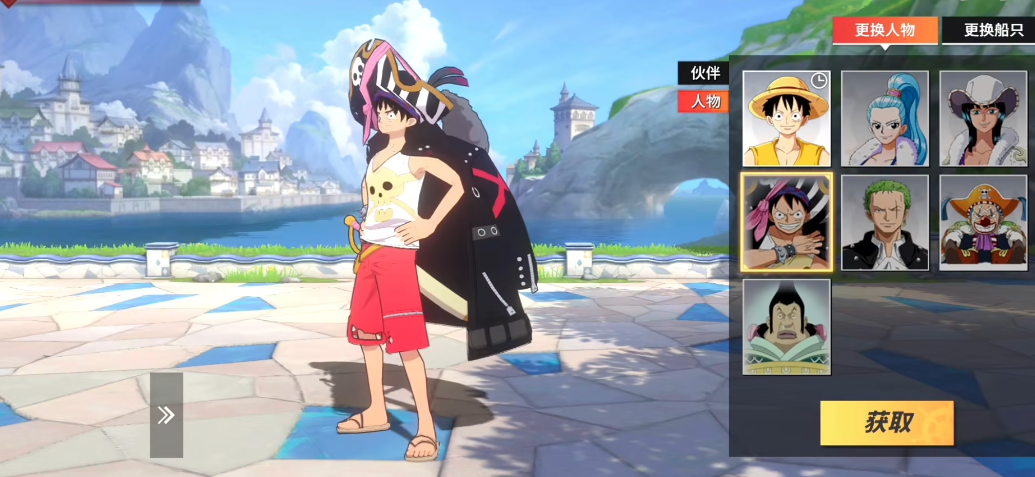Select green-haired Zoro portrait
Screen dimensions: 1035x477
click(884, 222)
